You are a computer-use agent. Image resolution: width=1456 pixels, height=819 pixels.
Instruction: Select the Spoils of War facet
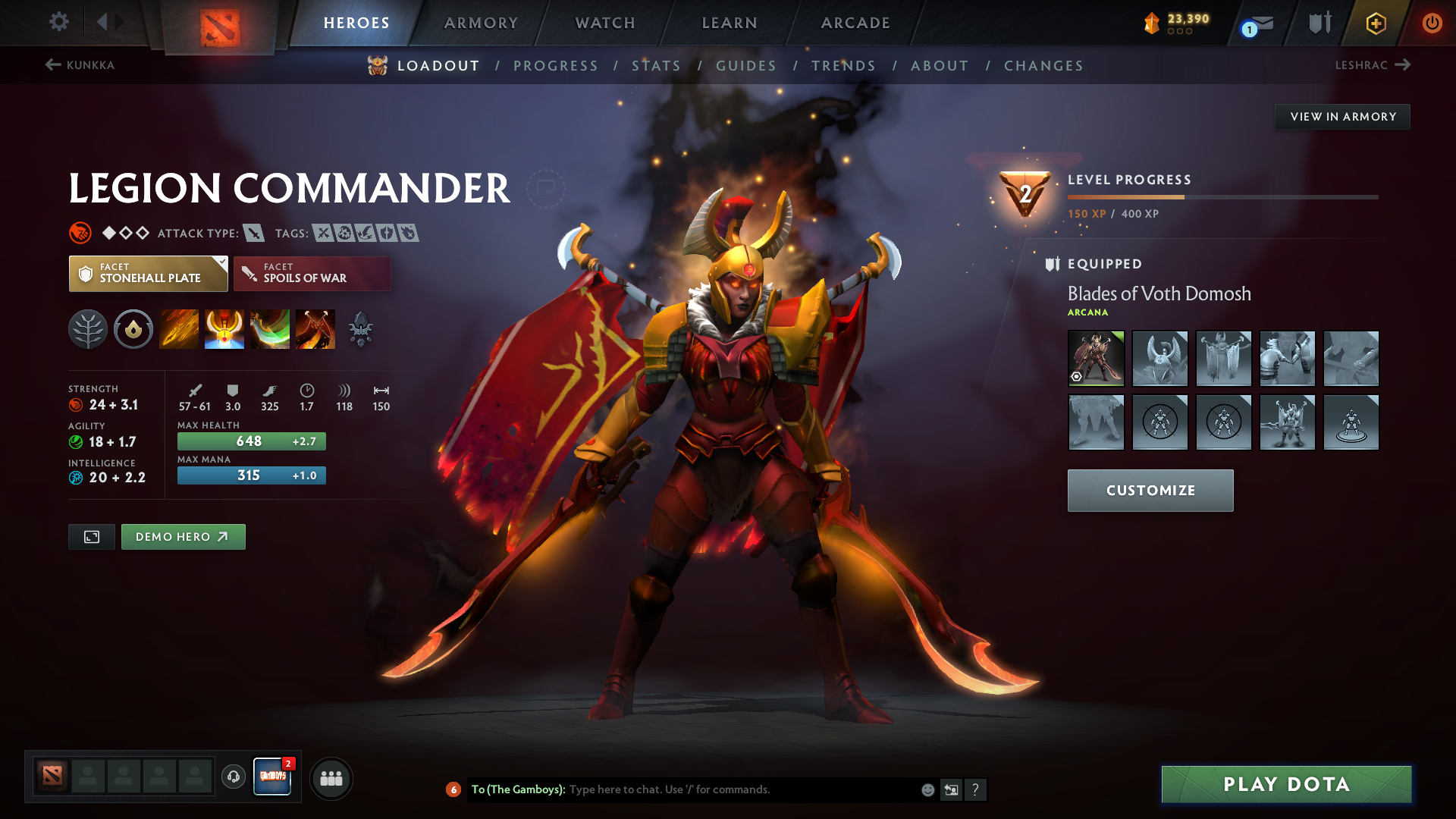(312, 273)
